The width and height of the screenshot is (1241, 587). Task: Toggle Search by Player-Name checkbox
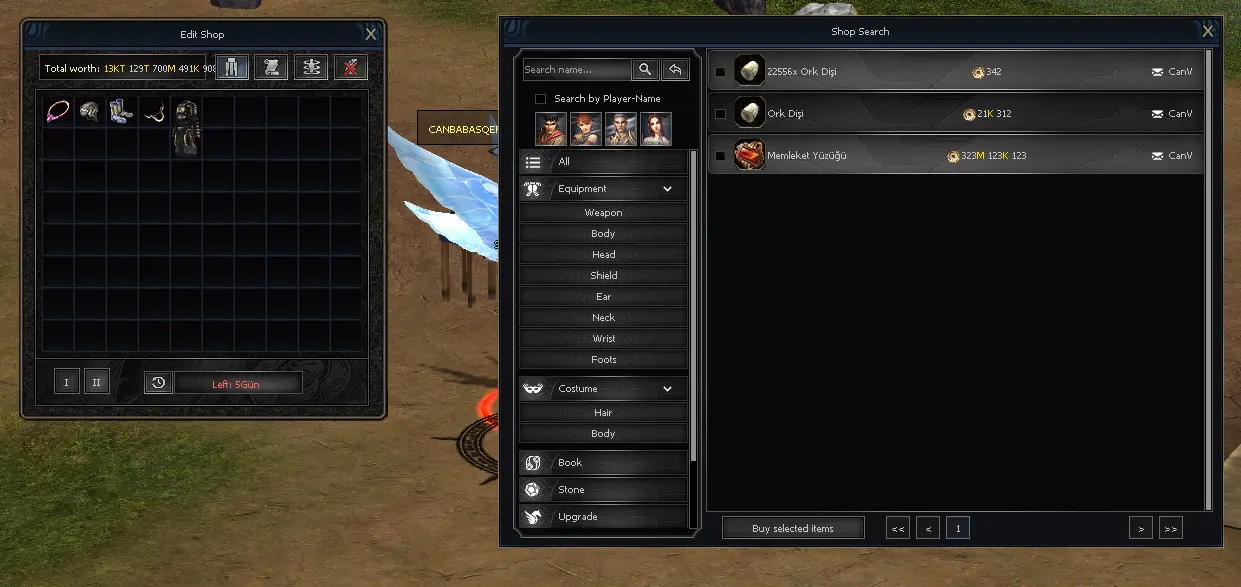point(541,99)
